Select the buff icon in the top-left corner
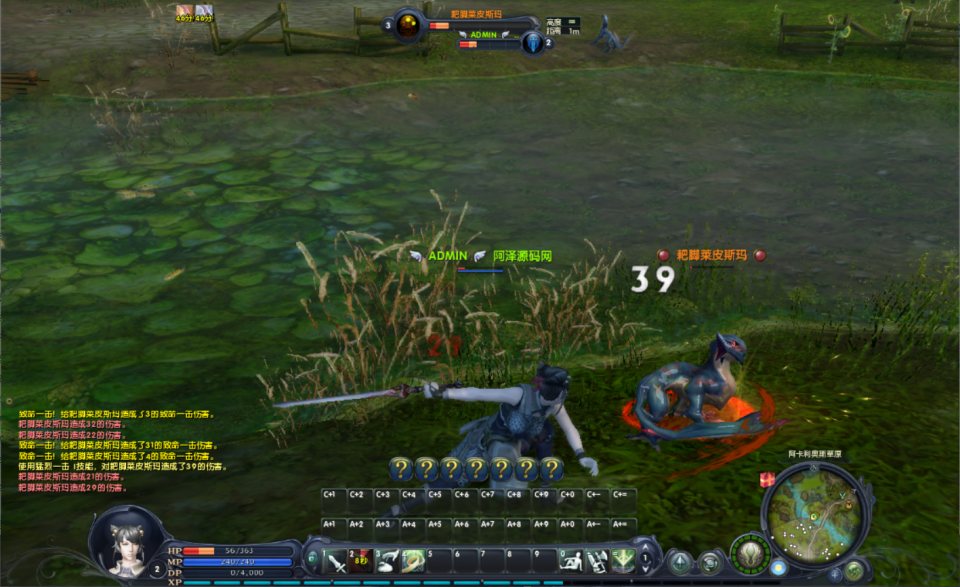The width and height of the screenshot is (960, 587). coord(184,12)
